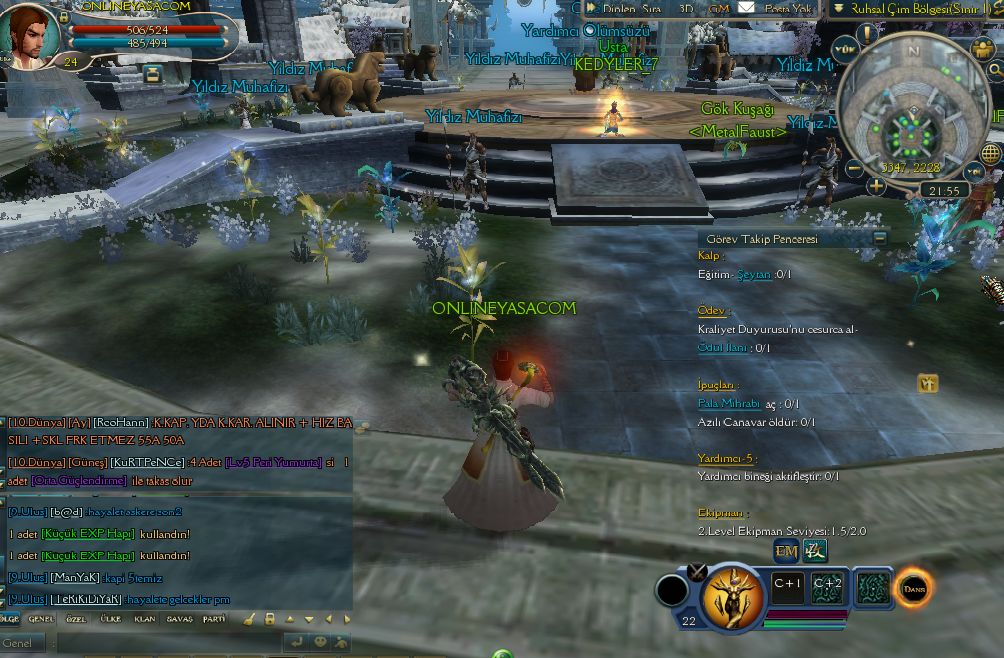Screen dimensions: 1004x658
Task: Open the mail envelope icon
Action: [746, 8]
